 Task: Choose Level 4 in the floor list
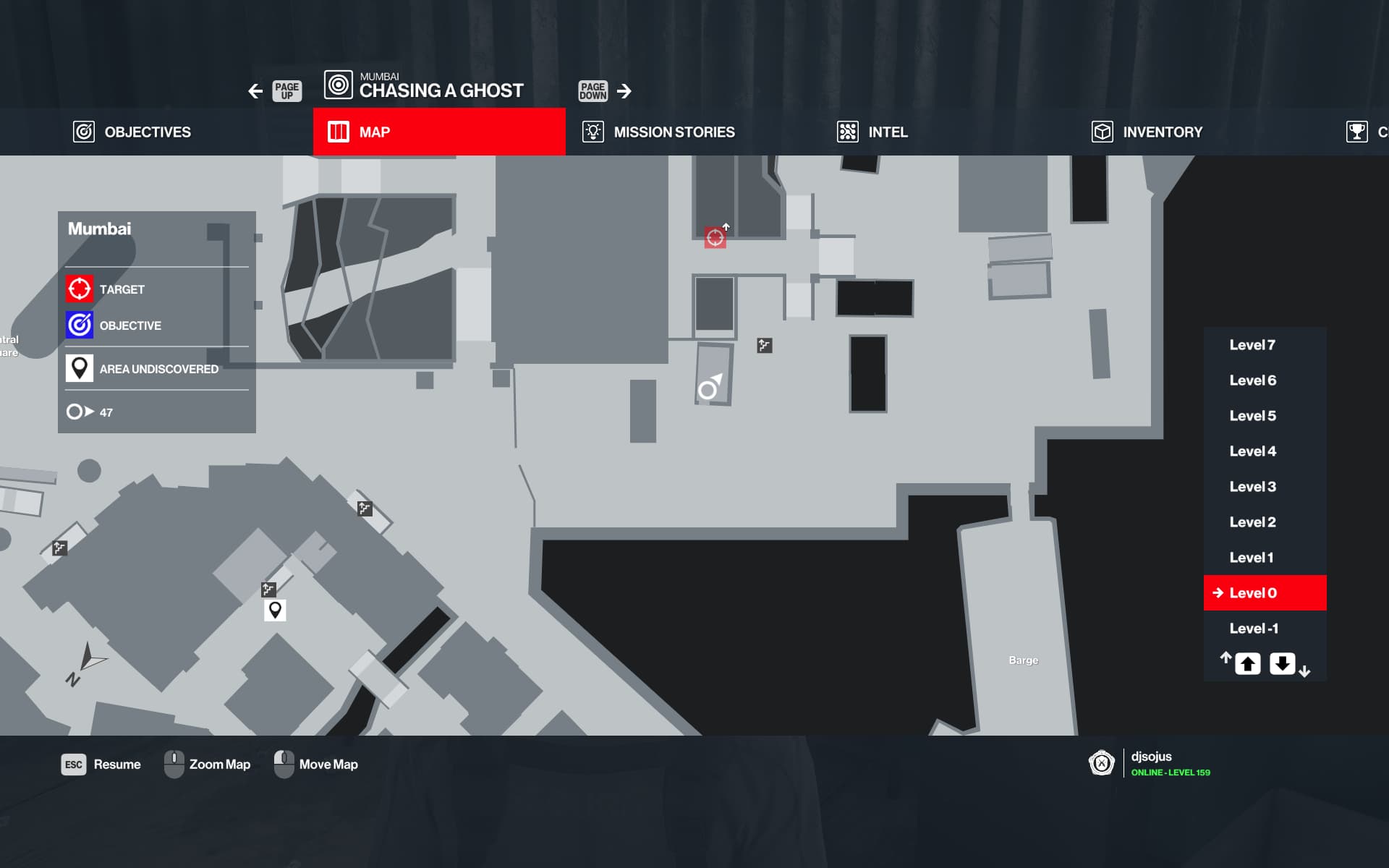[x=1252, y=451]
